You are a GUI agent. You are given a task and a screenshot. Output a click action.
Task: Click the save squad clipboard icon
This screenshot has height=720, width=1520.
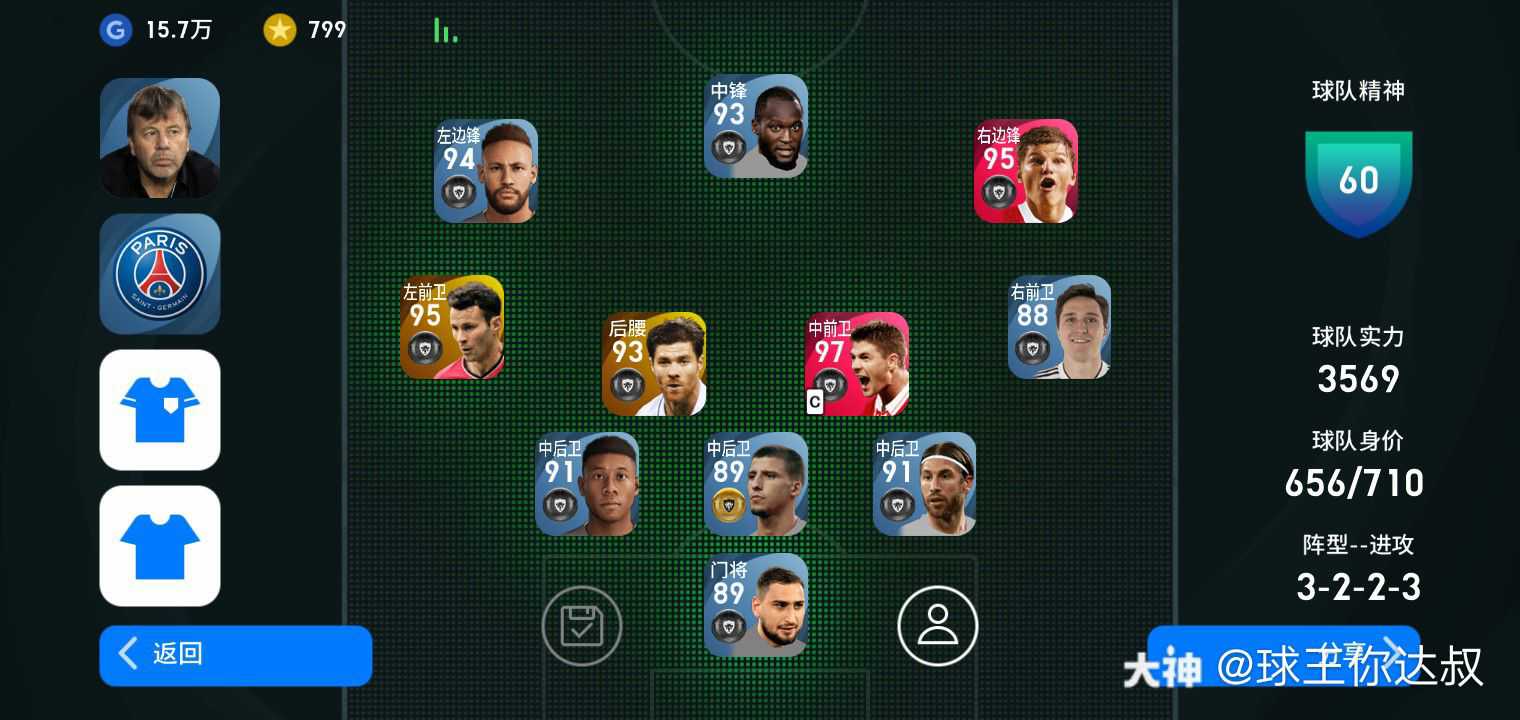[582, 626]
